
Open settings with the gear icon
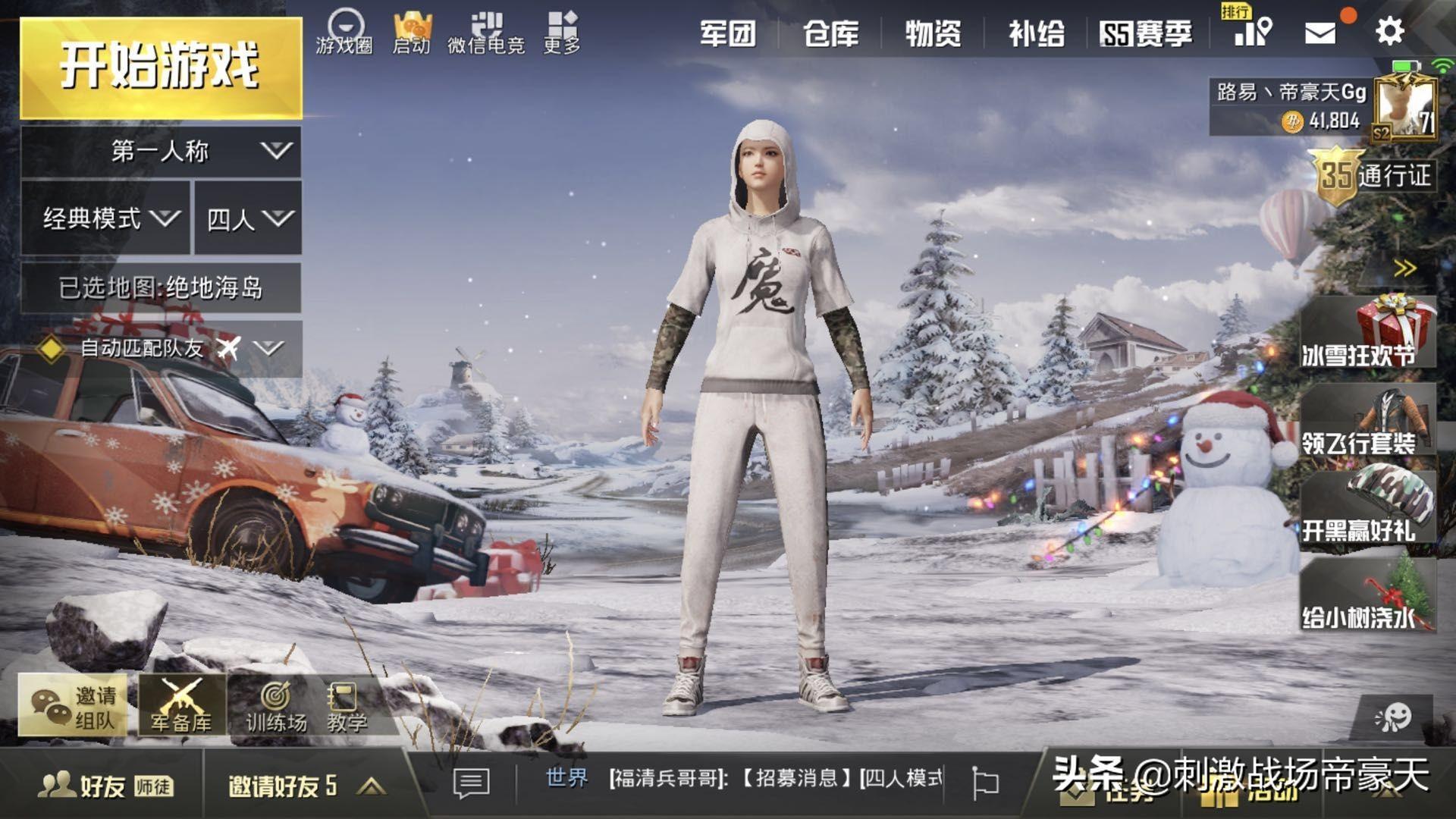coord(1389,32)
